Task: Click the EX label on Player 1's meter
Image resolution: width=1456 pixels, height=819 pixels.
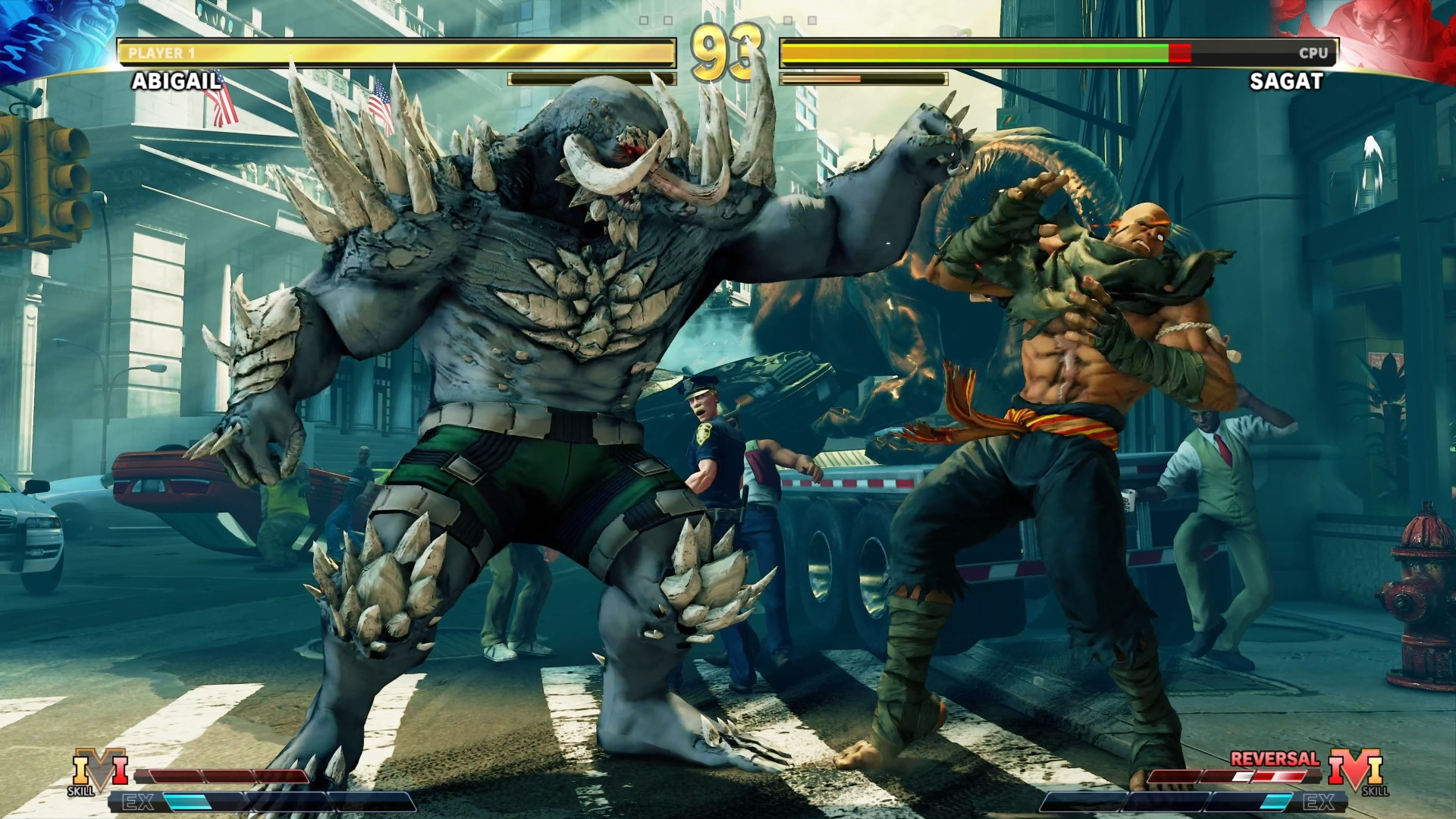Action: [x=138, y=802]
